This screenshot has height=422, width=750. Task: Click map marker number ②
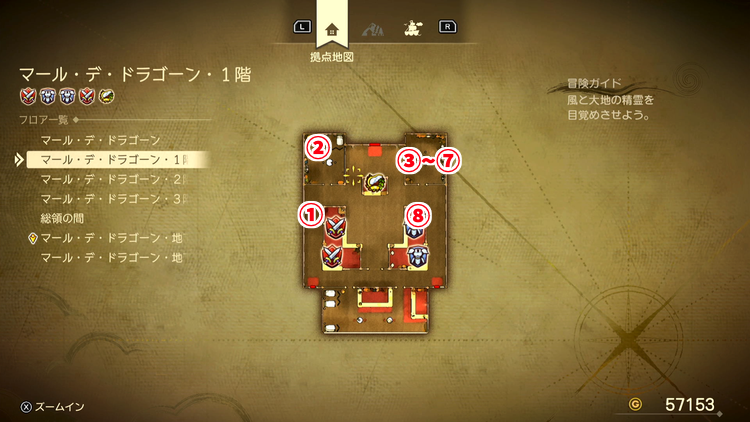(318, 149)
